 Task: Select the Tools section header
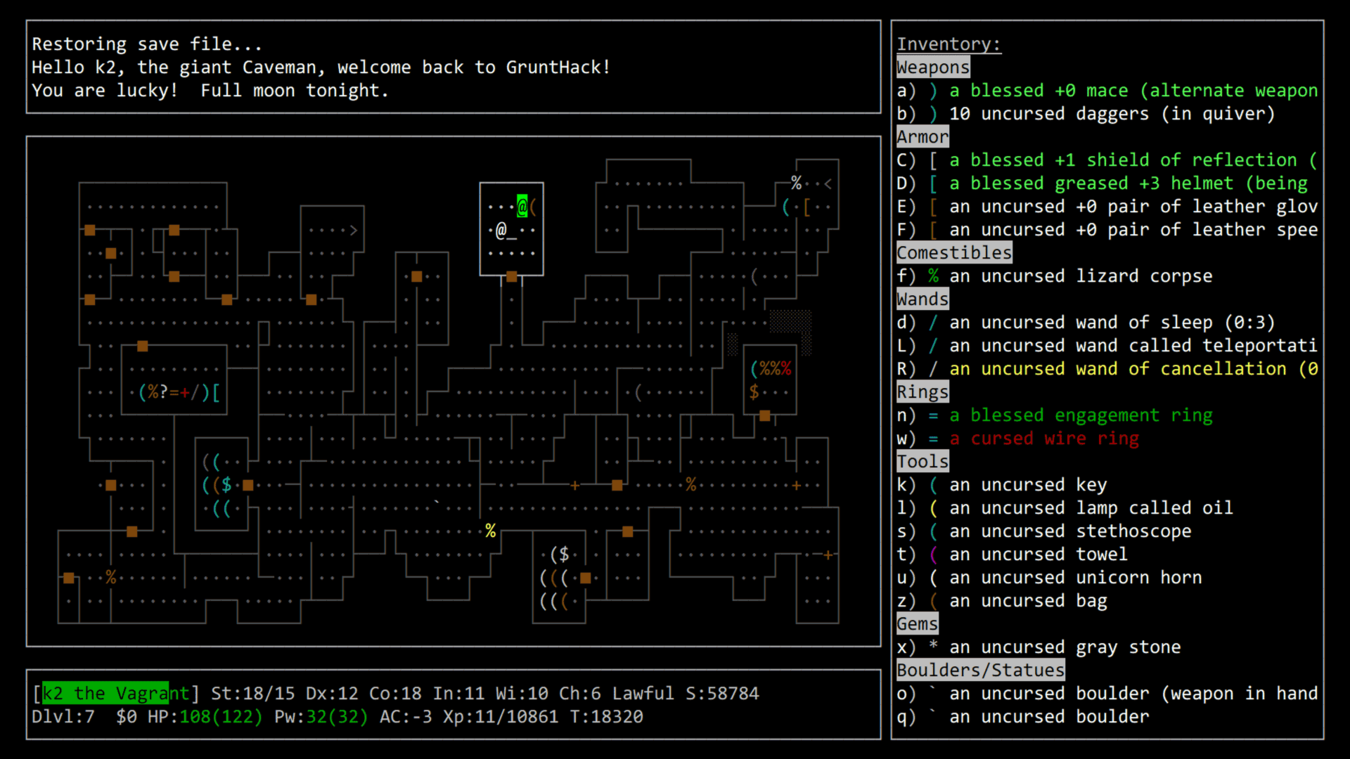(922, 461)
